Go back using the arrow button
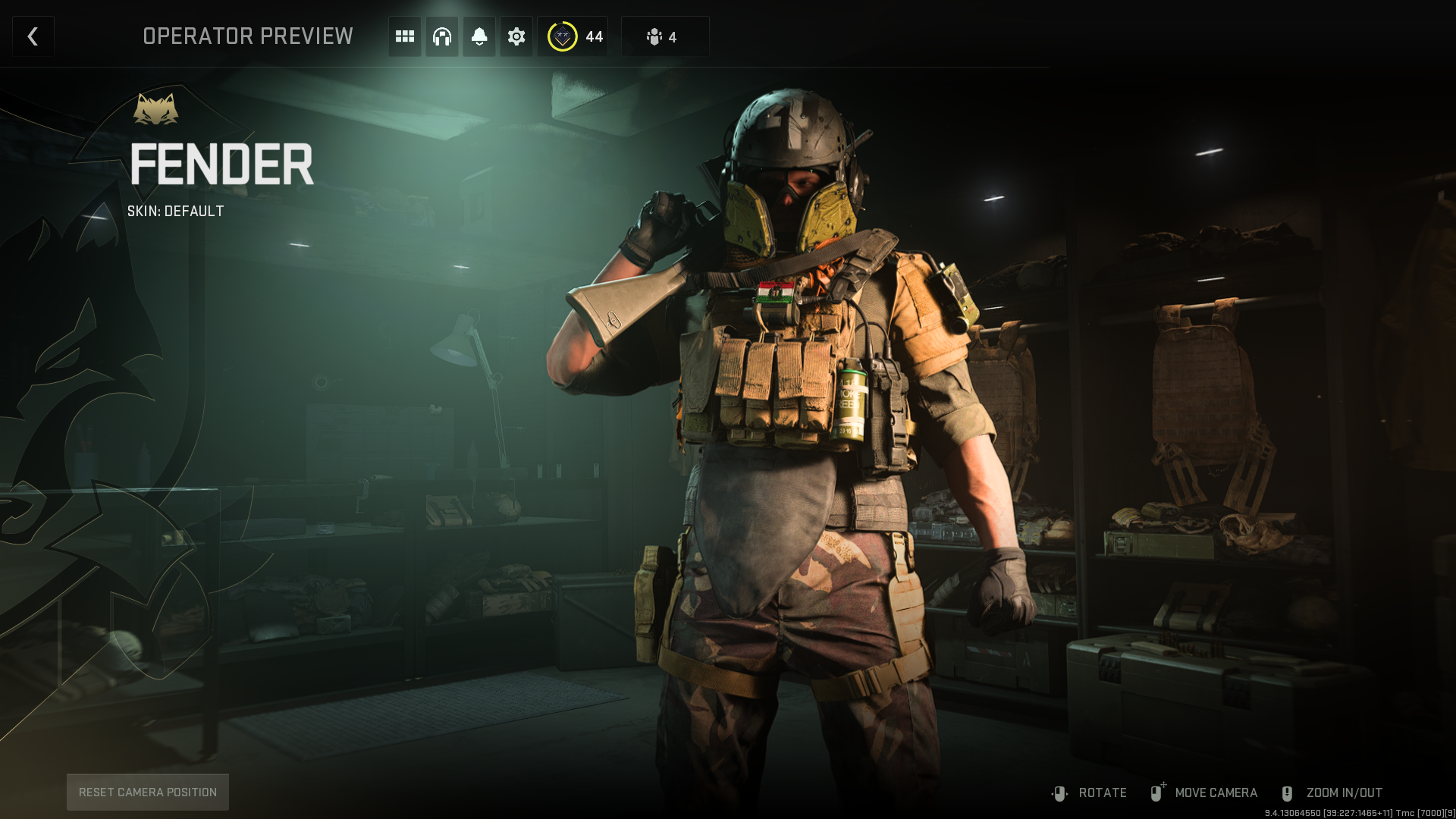The height and width of the screenshot is (819, 1456). pos(33,36)
